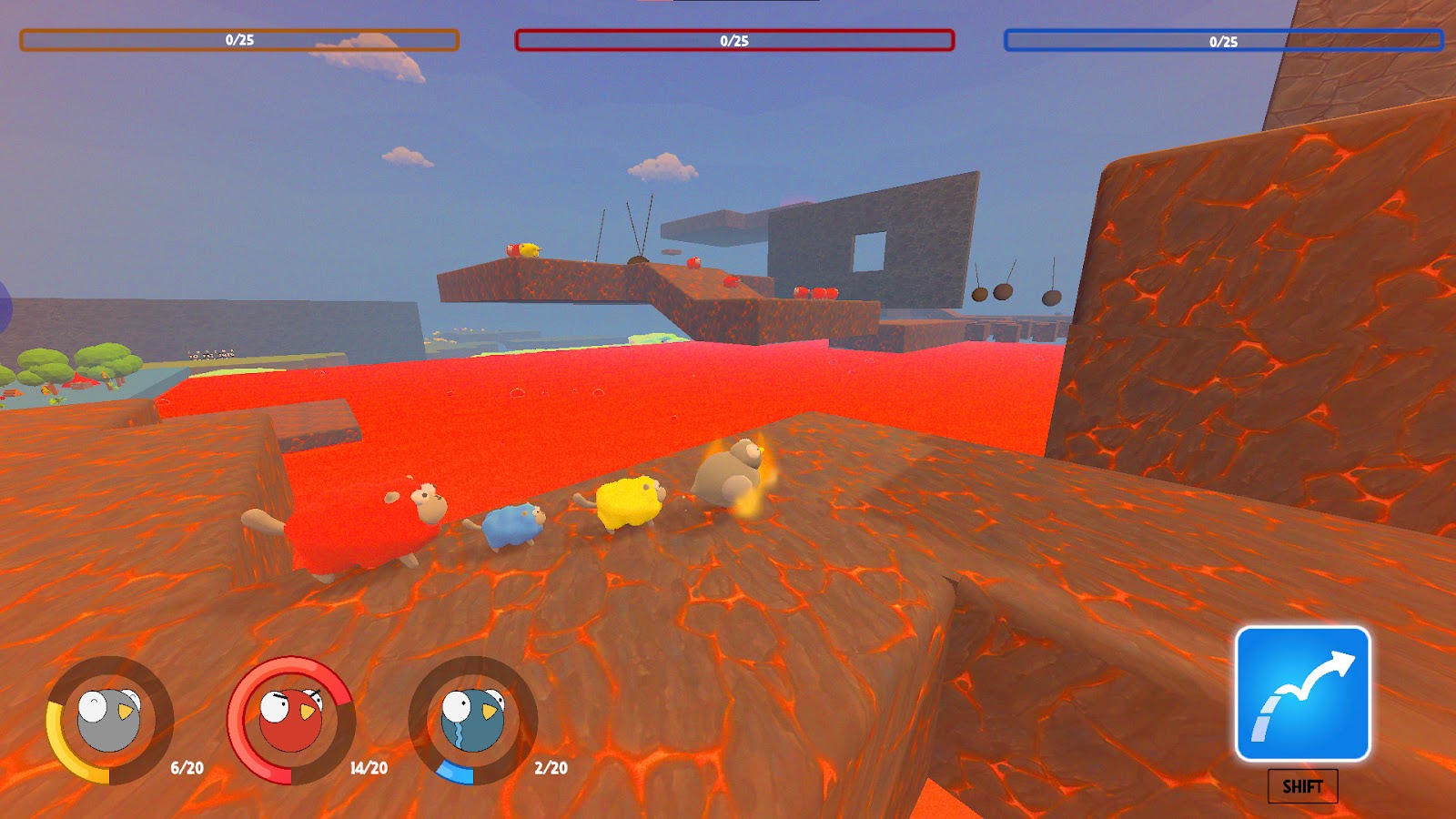Activate the blue jump ability icon
Viewport: 1456px width, 819px height.
tap(1302, 693)
